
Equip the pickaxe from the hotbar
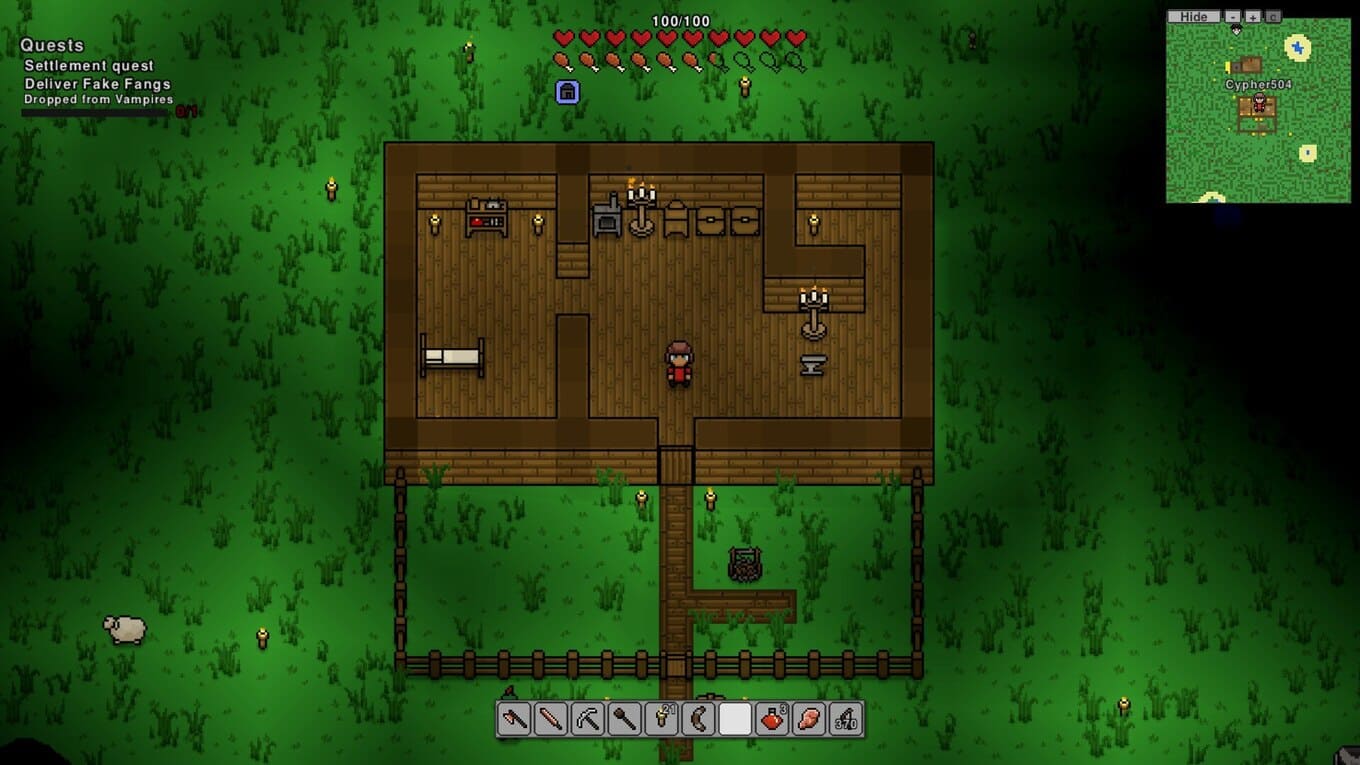588,719
